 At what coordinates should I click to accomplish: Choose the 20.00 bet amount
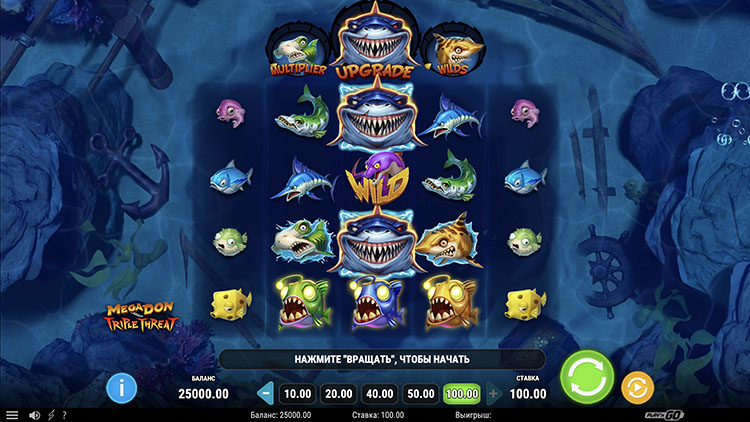click(339, 393)
